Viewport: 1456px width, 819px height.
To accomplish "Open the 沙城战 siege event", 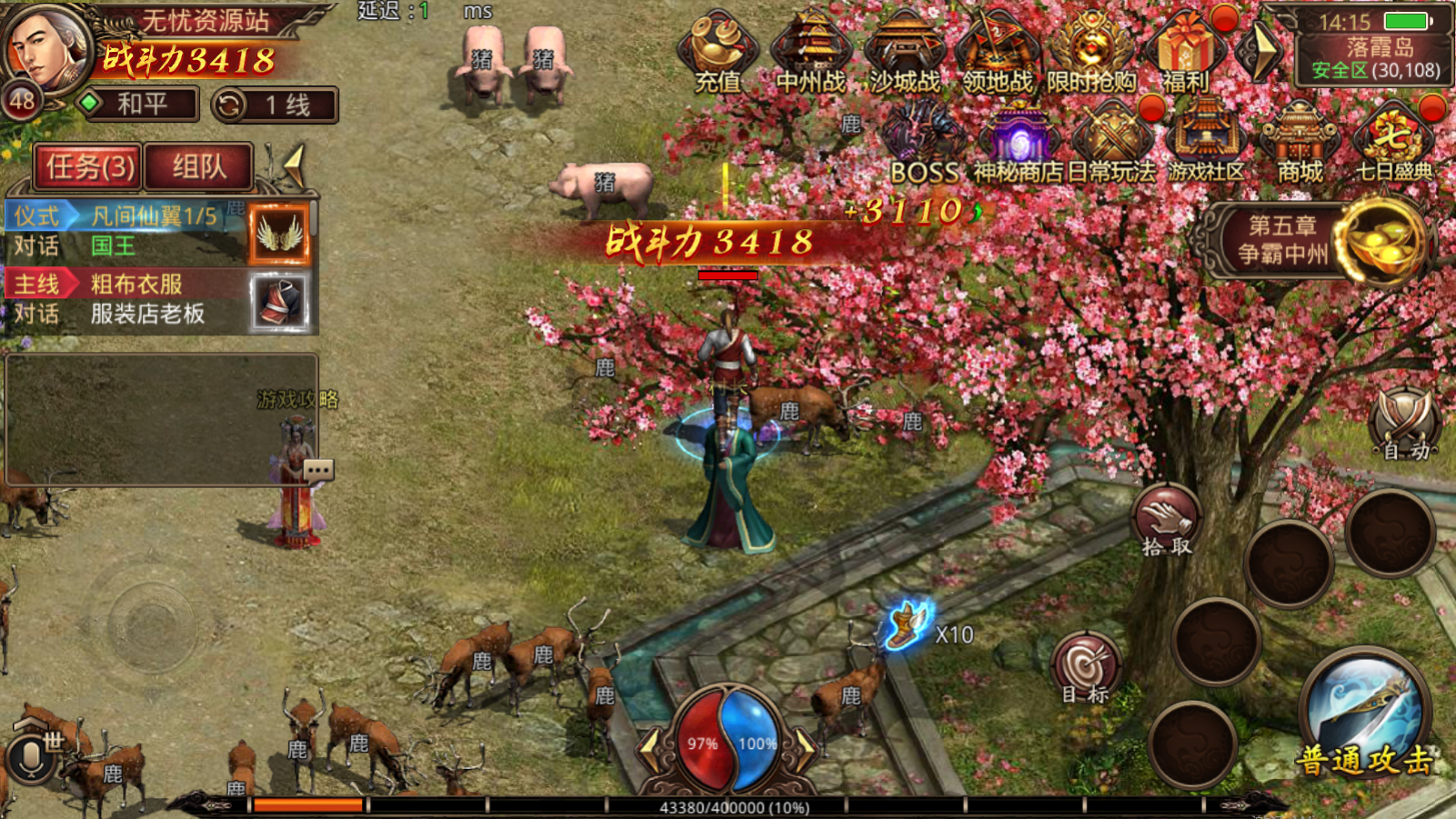I will [x=905, y=52].
